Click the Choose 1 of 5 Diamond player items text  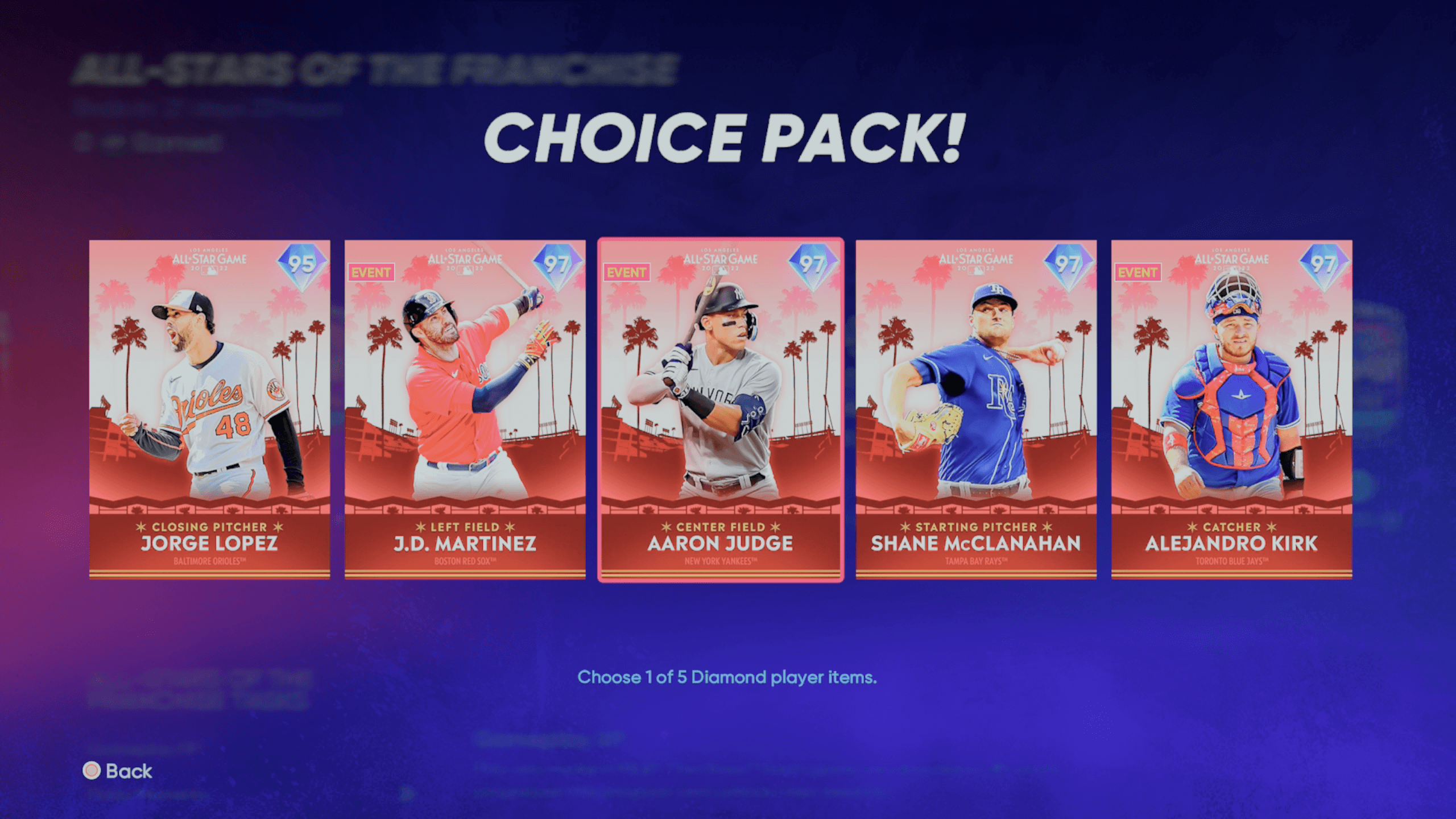(x=727, y=677)
